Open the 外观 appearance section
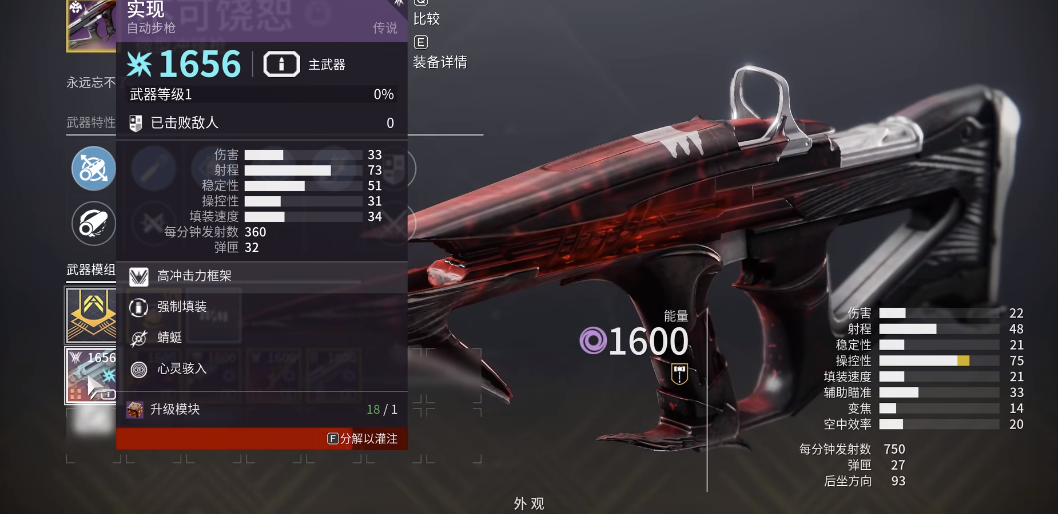The width and height of the screenshot is (1058, 514). [528, 504]
